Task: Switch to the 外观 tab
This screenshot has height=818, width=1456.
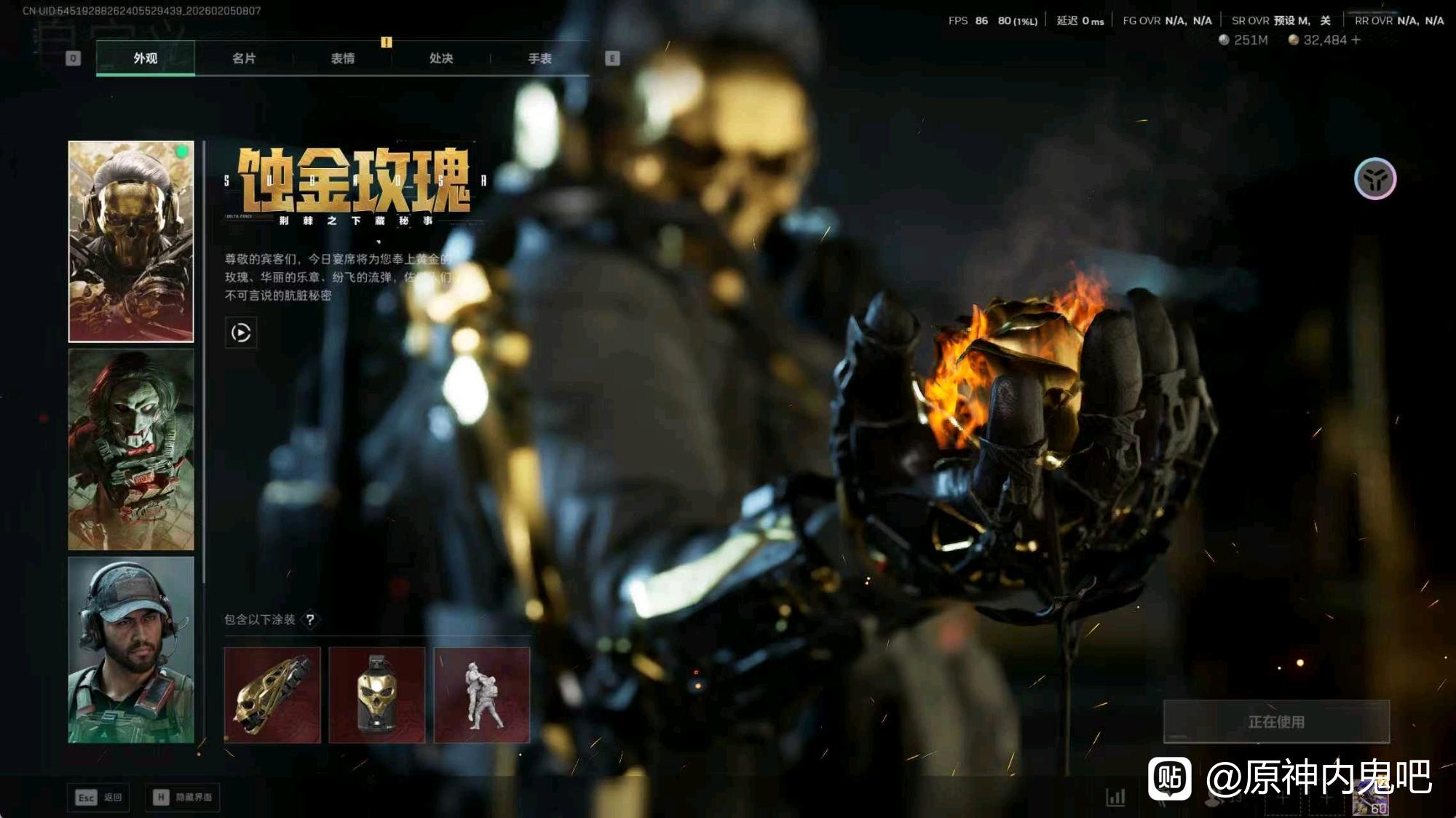Action: [146, 58]
